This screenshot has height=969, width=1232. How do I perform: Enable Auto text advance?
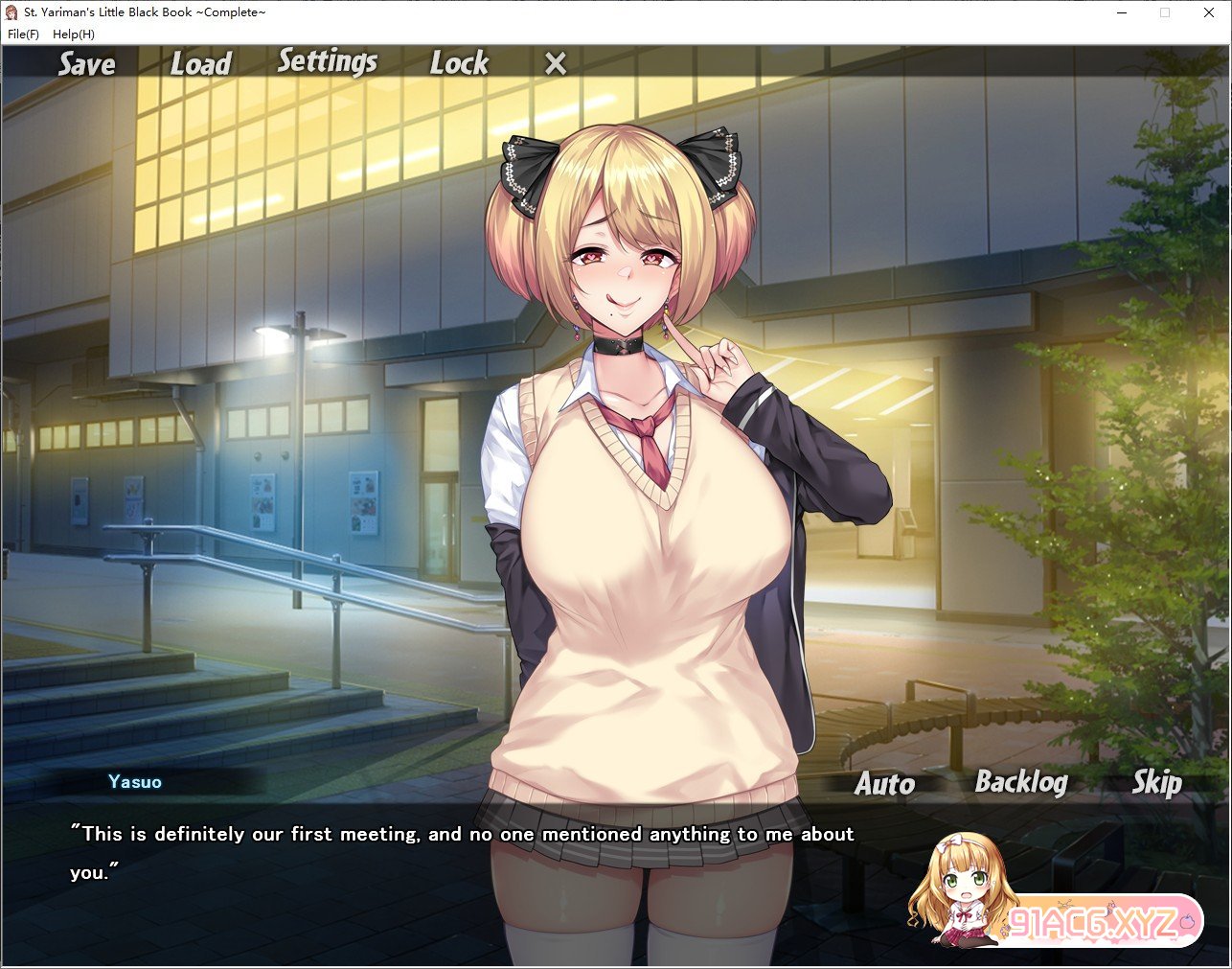point(884,784)
